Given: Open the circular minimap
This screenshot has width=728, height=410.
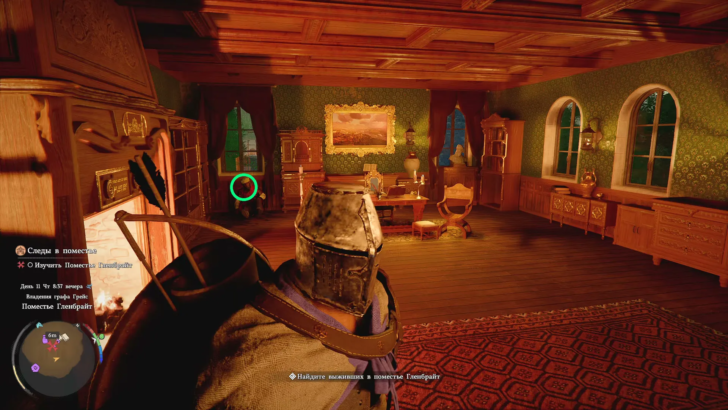Looking at the screenshot, I should [52, 354].
